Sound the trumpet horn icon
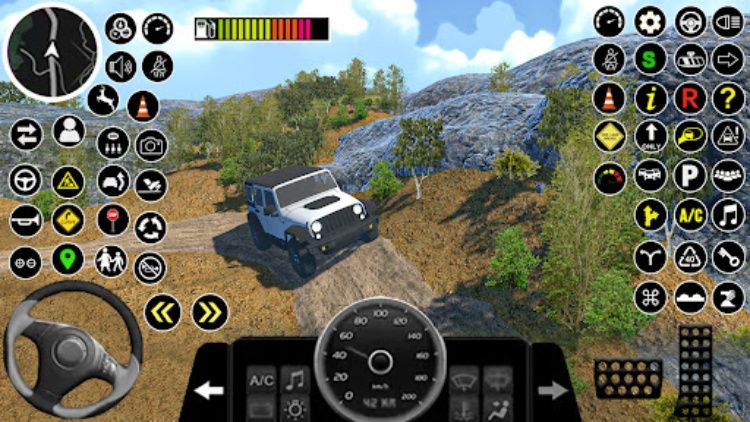Screen dimensions: 750x422 pos(25,220)
